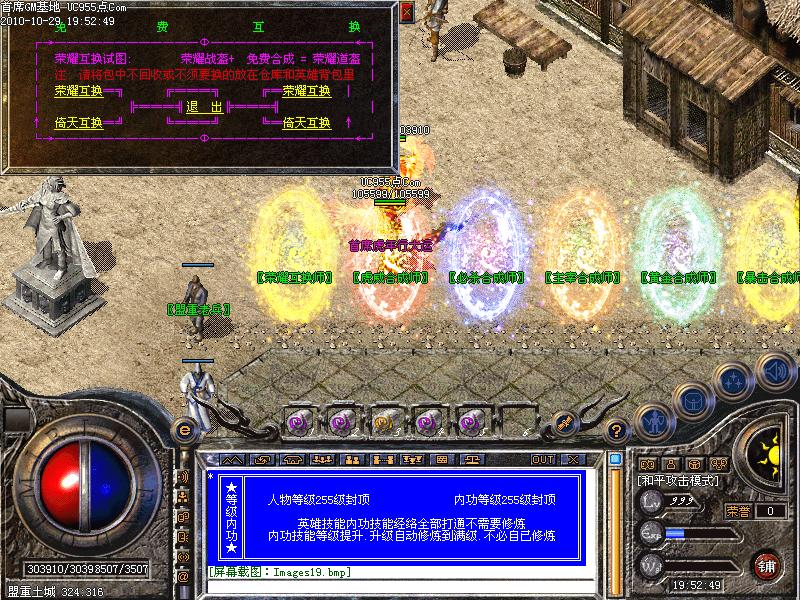
Task: Open the four-star skills icon
Action: point(734,380)
